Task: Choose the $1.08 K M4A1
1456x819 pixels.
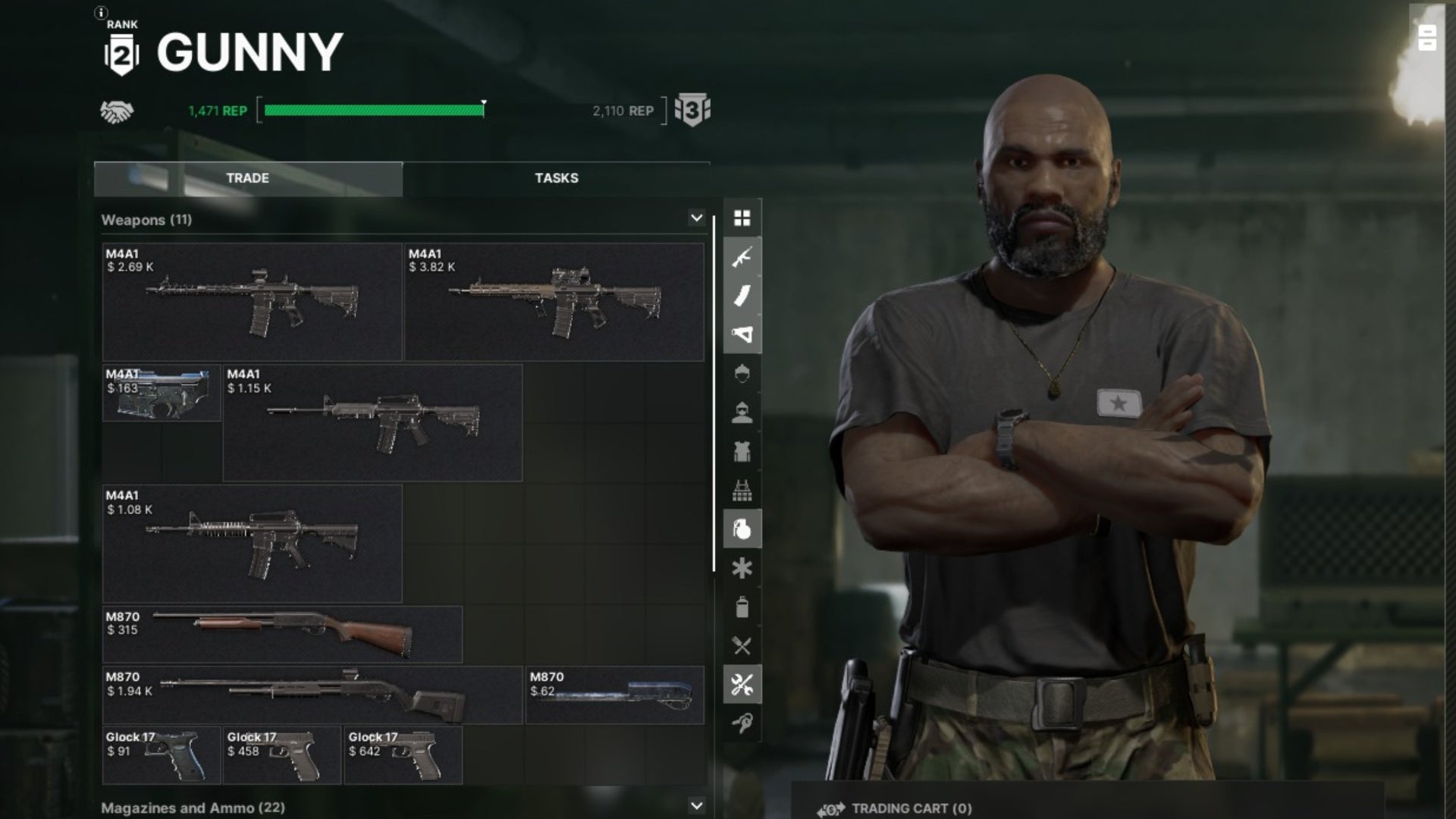Action: pos(252,543)
